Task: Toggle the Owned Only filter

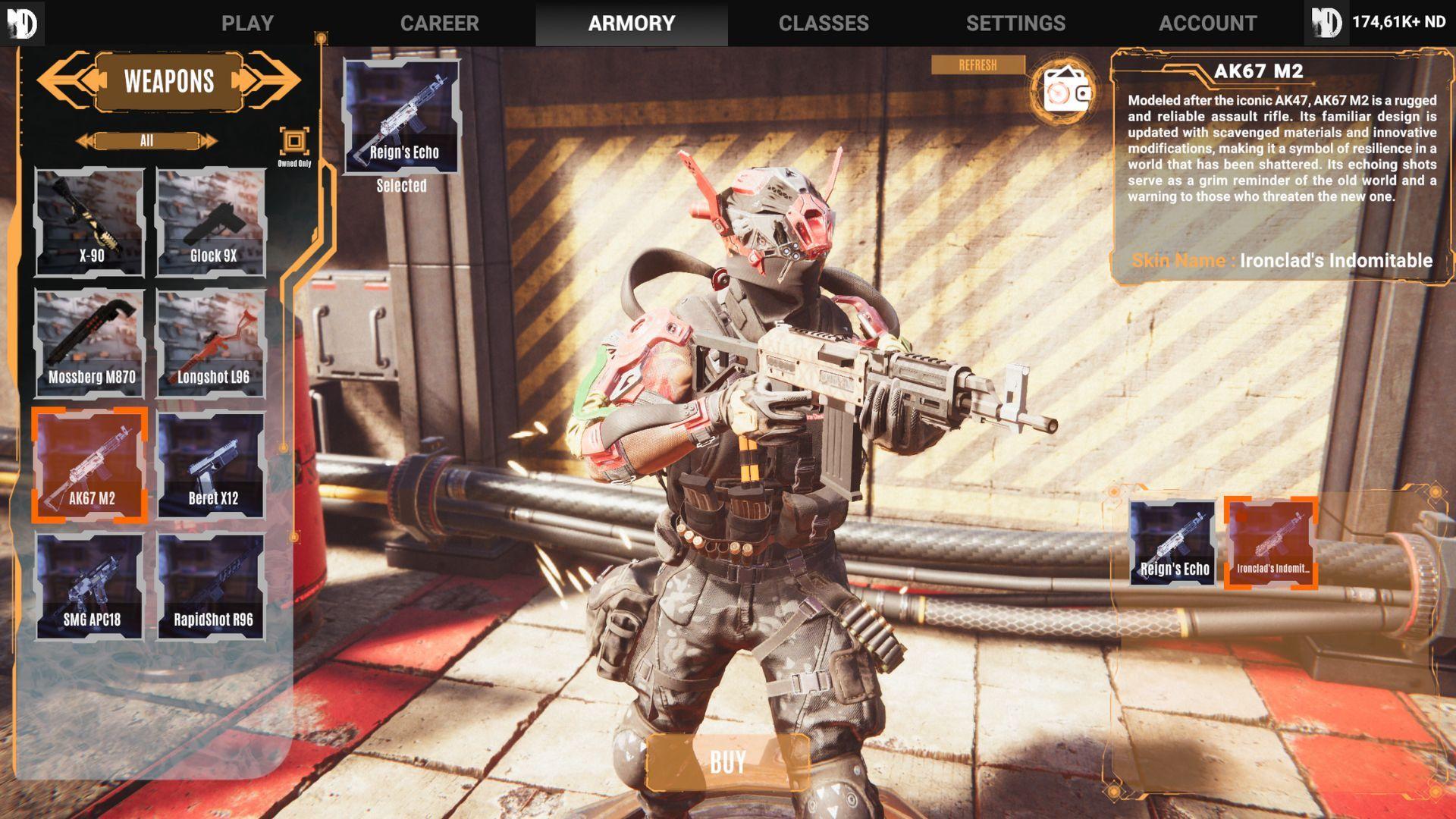Action: (294, 142)
